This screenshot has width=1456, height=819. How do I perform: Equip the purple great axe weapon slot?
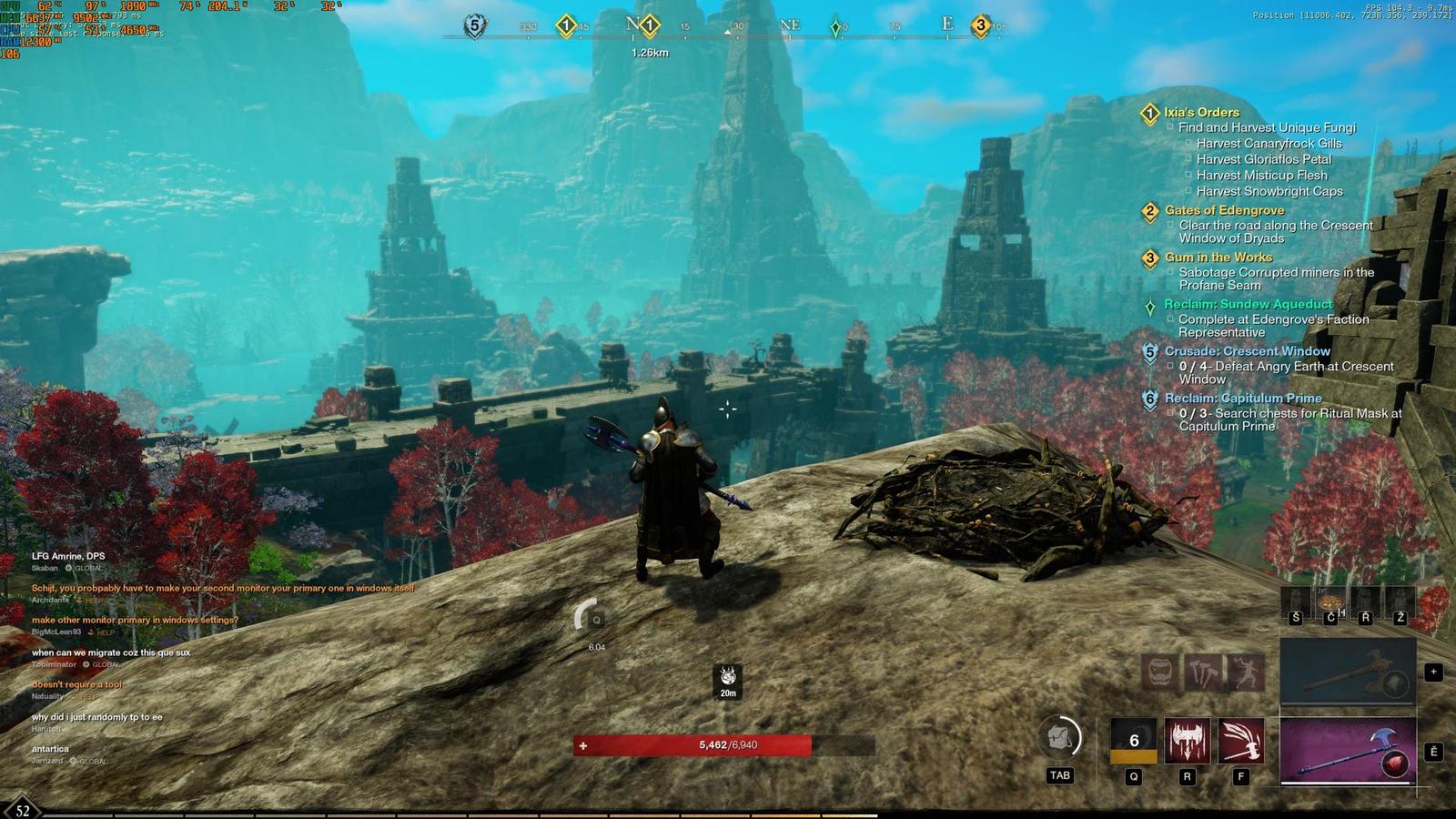pyautogui.click(x=1348, y=750)
